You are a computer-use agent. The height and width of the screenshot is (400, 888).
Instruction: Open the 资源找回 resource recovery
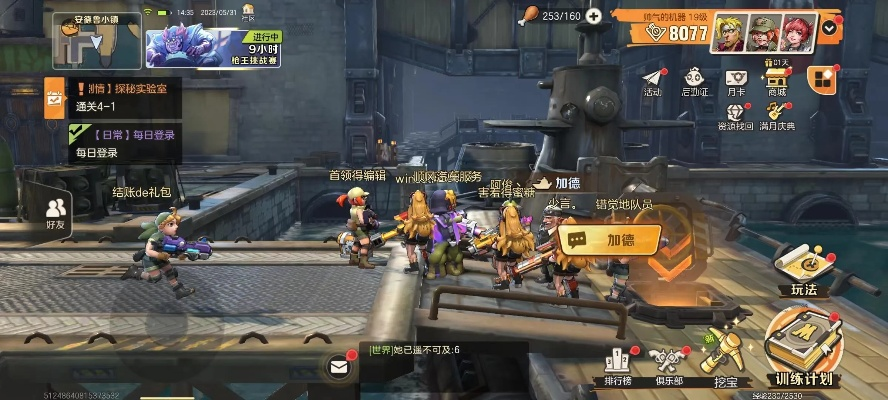pos(736,115)
